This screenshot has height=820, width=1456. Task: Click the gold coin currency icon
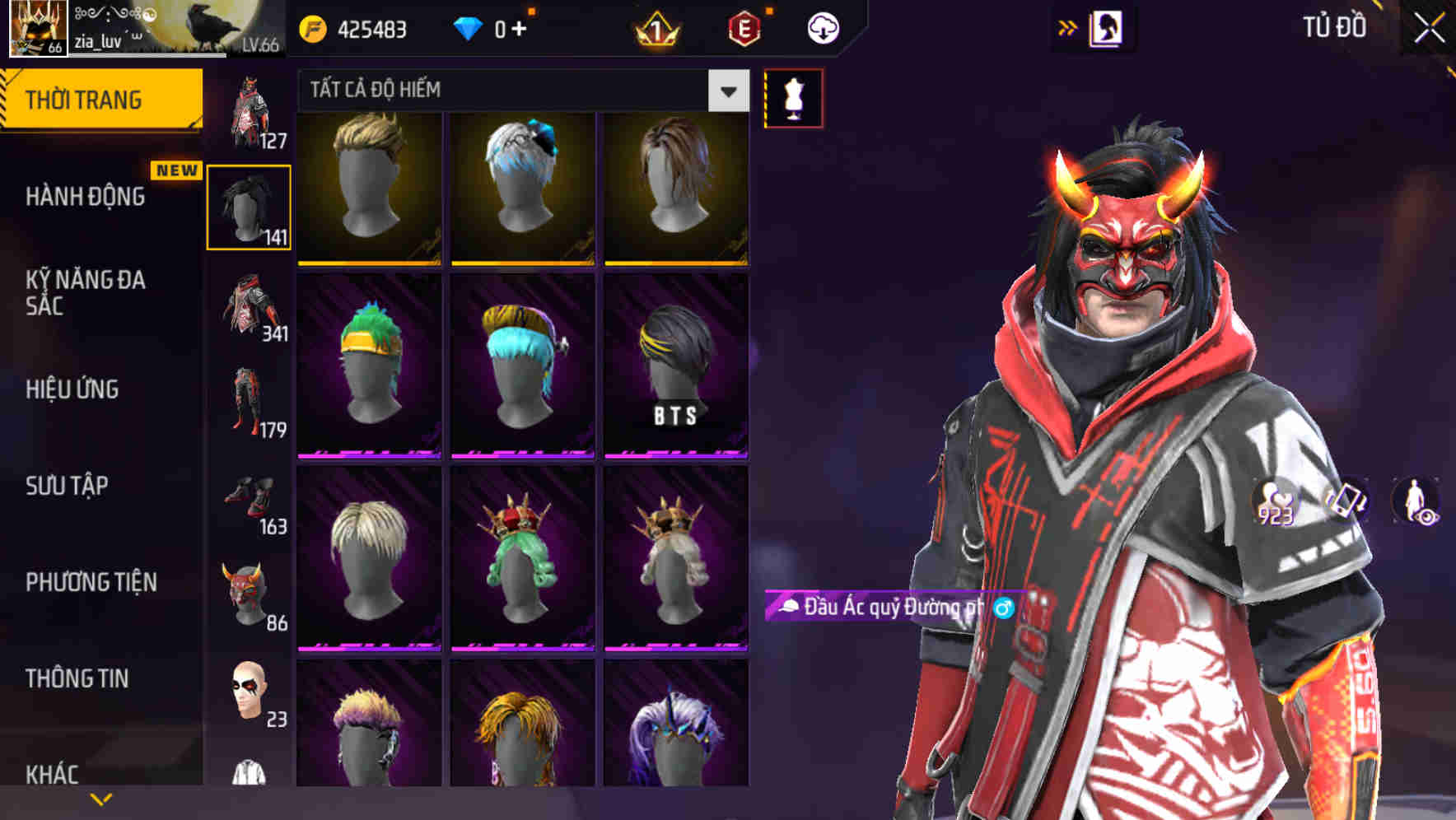pos(313,26)
